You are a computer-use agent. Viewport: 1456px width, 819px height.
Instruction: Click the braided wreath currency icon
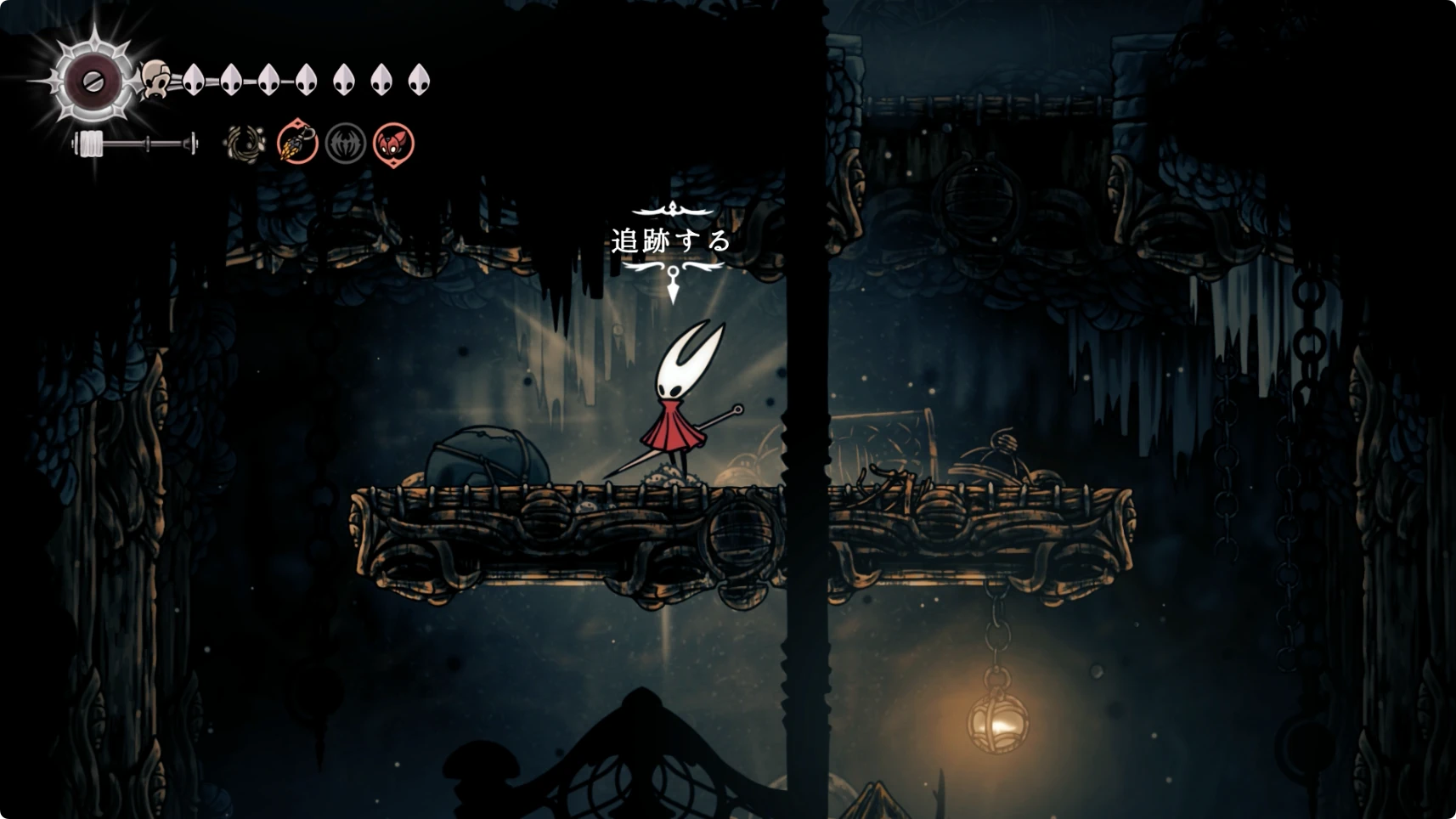[x=245, y=144]
